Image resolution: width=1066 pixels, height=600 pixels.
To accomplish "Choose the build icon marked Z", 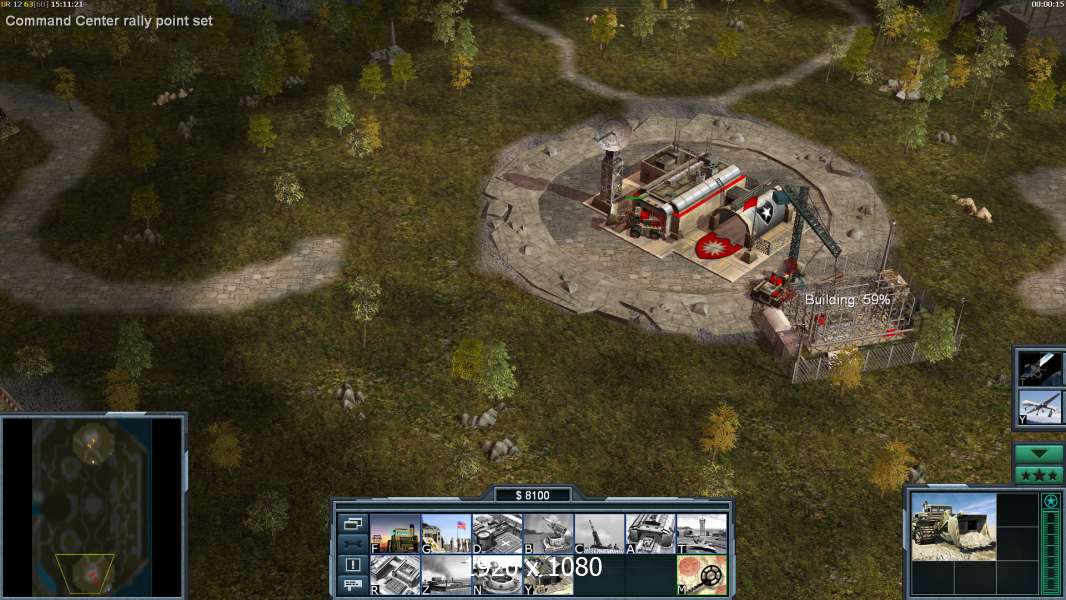I will [446, 575].
